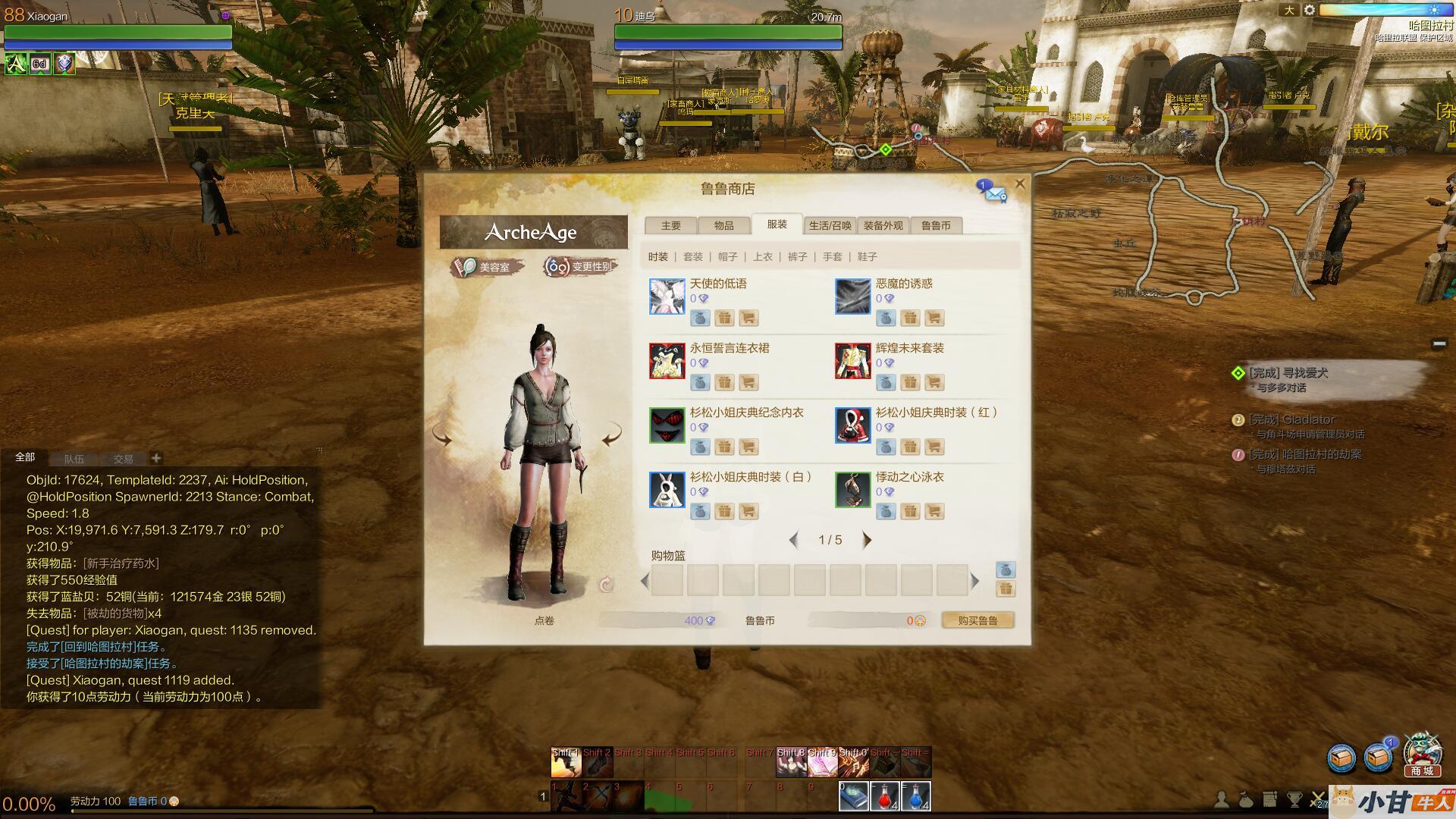Select the 鲁鲁币 currency tab
This screenshot has width=1456, height=819.
pos(936,225)
